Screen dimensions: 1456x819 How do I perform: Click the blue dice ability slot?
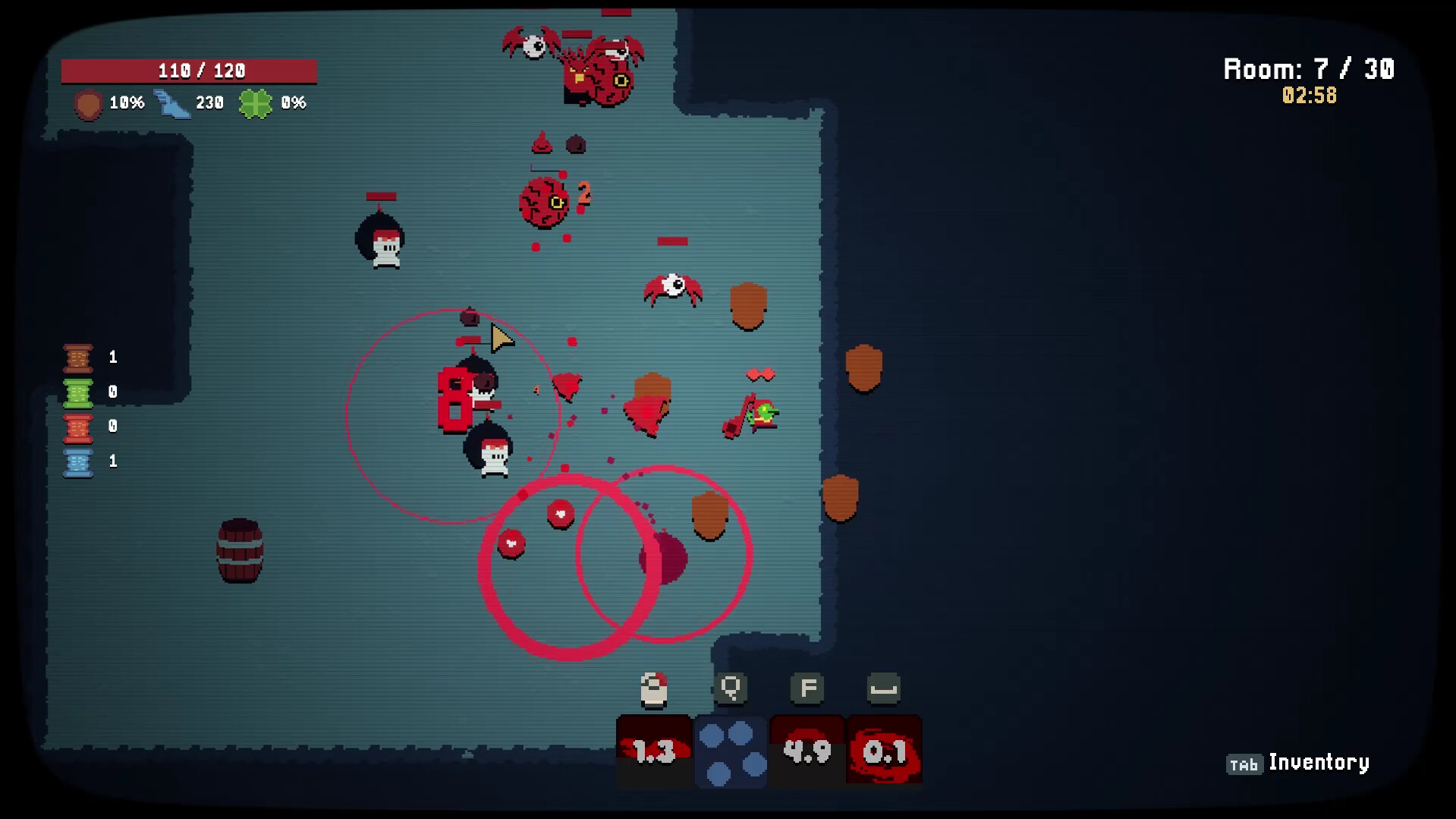(731, 750)
